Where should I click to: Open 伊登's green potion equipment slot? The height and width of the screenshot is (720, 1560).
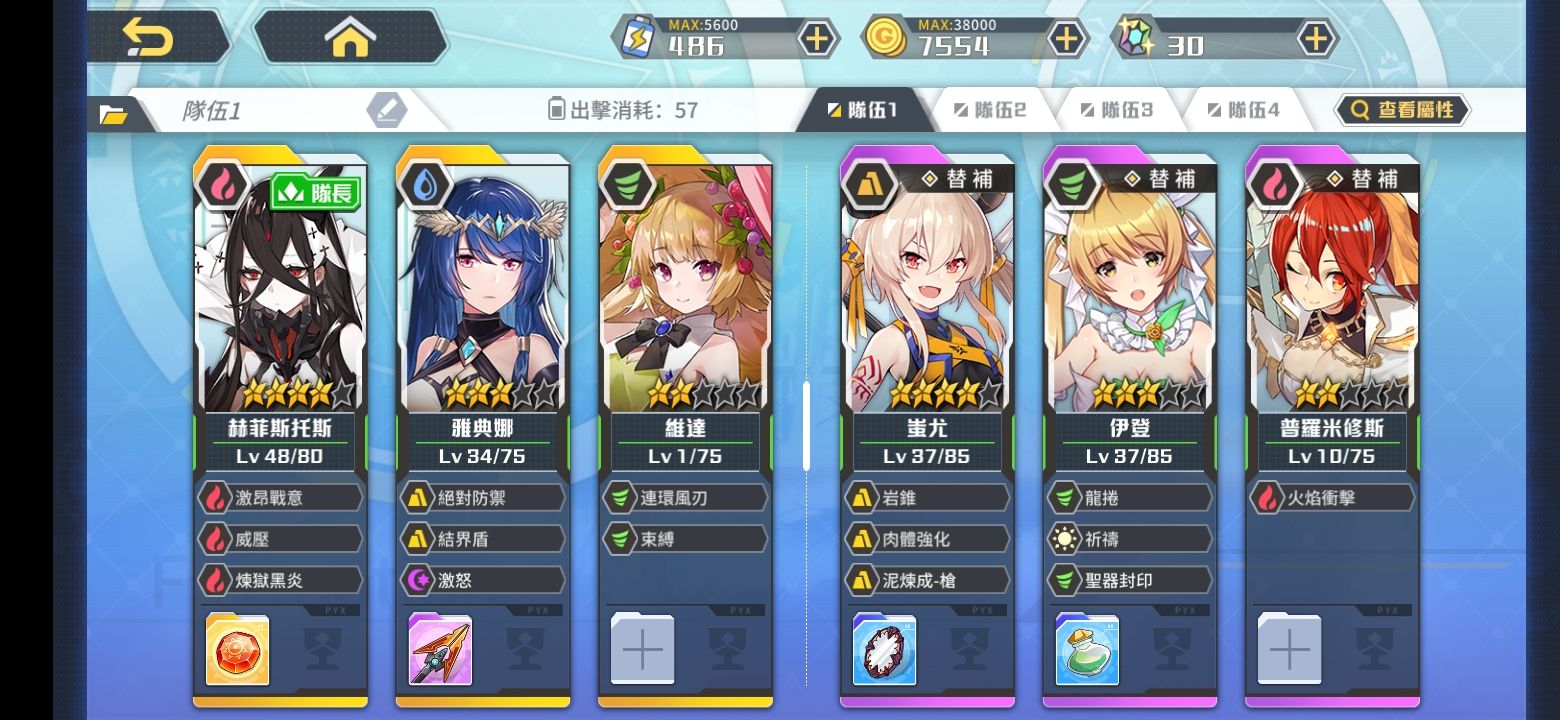(x=1087, y=650)
